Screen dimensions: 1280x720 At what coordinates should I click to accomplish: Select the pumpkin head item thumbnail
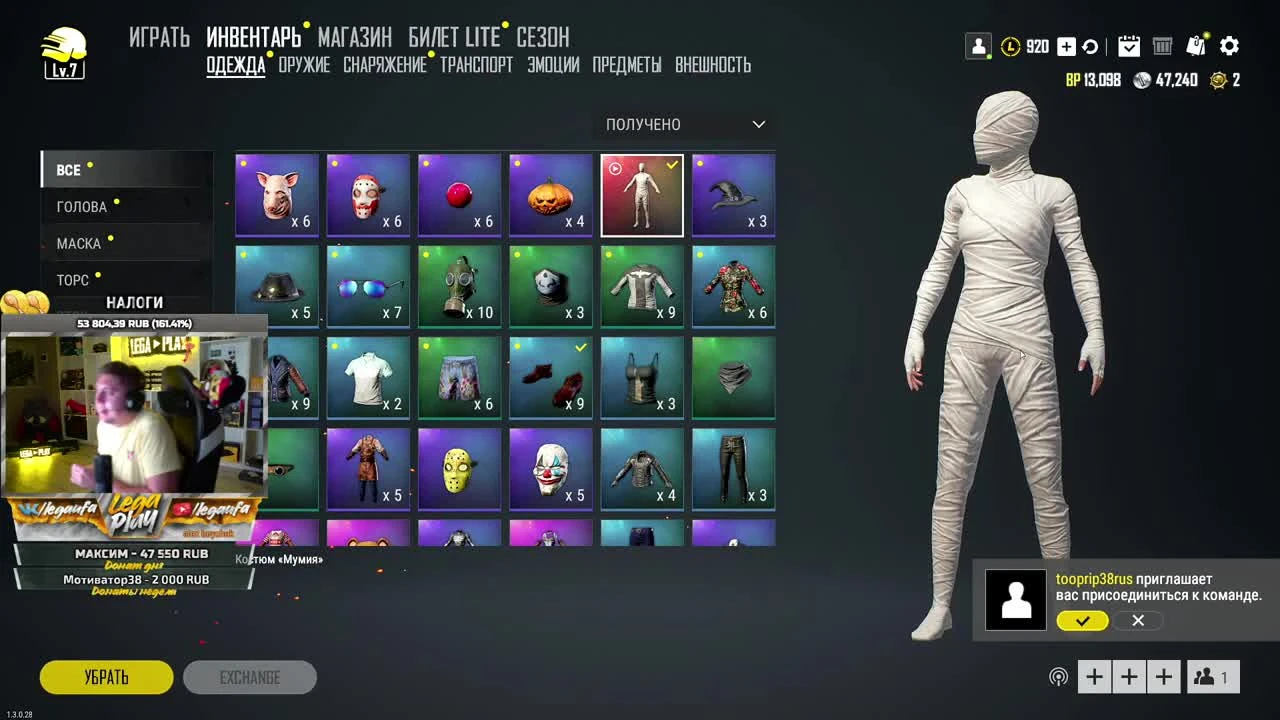[x=550, y=194]
